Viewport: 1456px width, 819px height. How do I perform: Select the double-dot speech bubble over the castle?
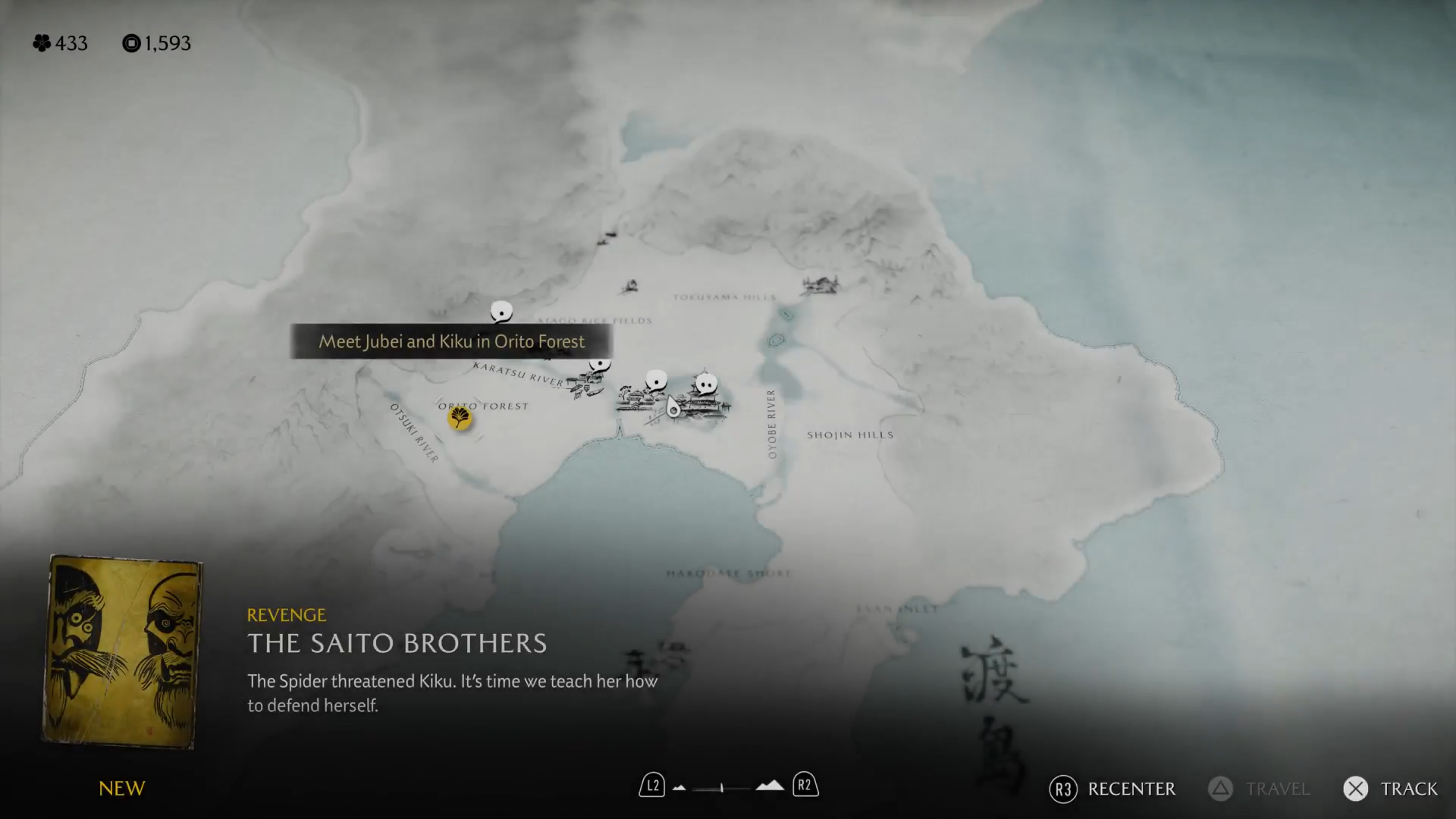(706, 384)
